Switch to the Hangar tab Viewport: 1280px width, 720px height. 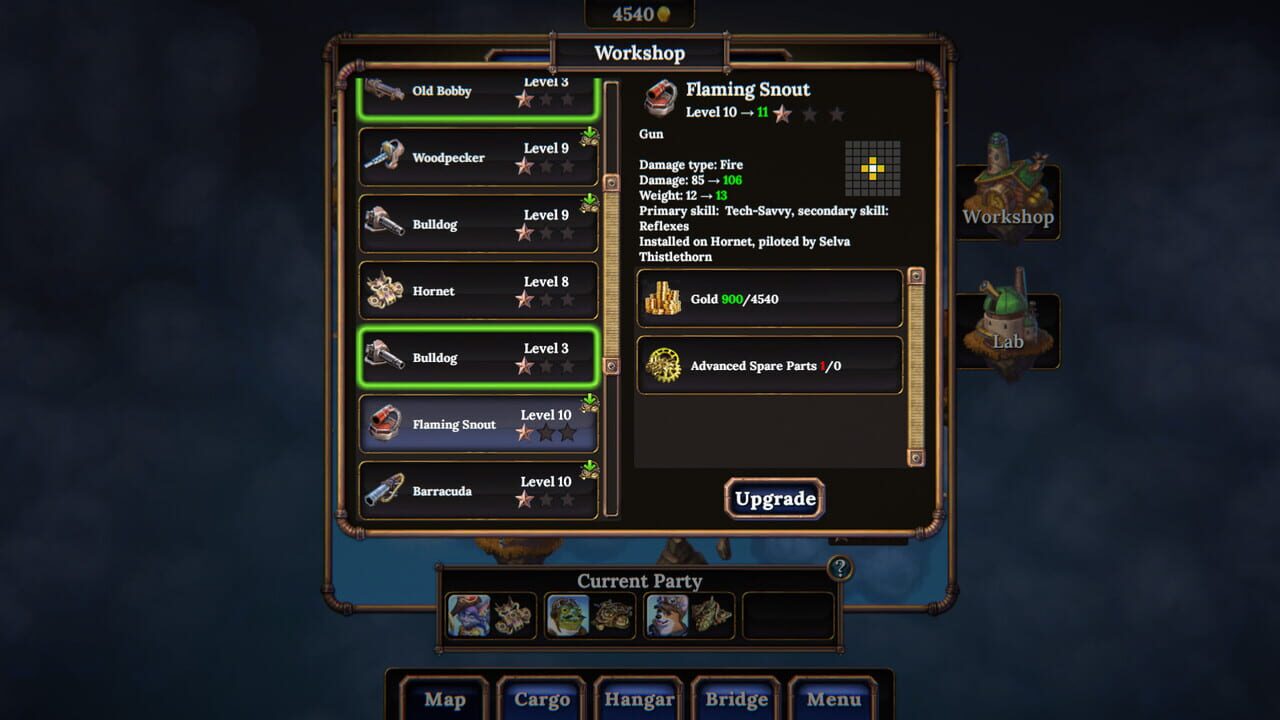tap(638, 700)
